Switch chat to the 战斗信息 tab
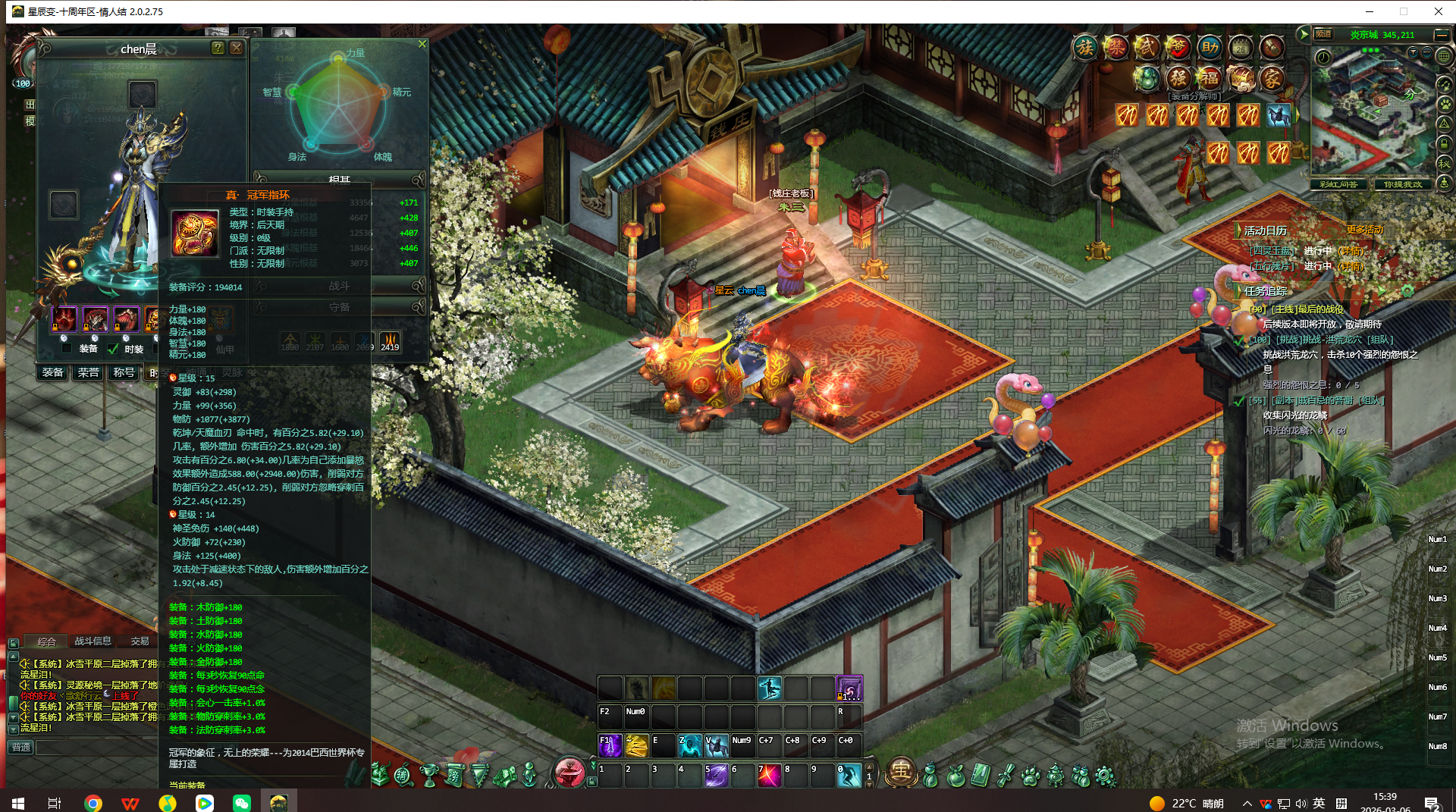Image resolution: width=1456 pixels, height=812 pixels. click(x=93, y=641)
